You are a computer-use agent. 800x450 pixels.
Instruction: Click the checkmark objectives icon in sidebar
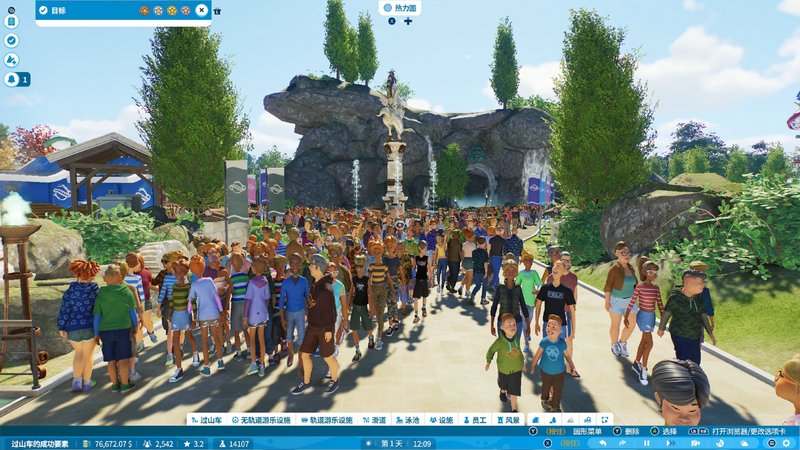click(x=11, y=40)
